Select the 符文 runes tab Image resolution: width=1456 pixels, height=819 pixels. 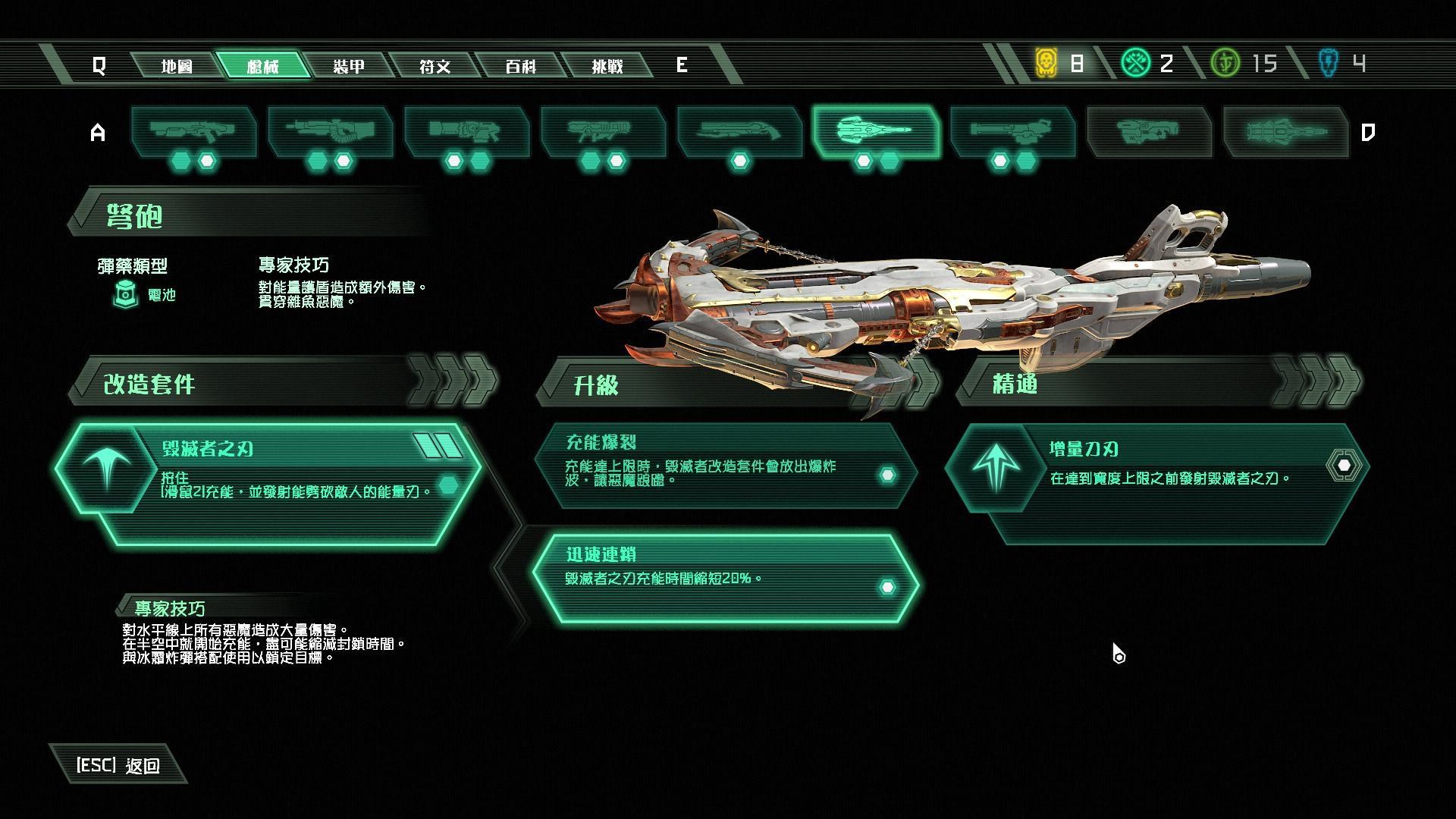tap(435, 66)
